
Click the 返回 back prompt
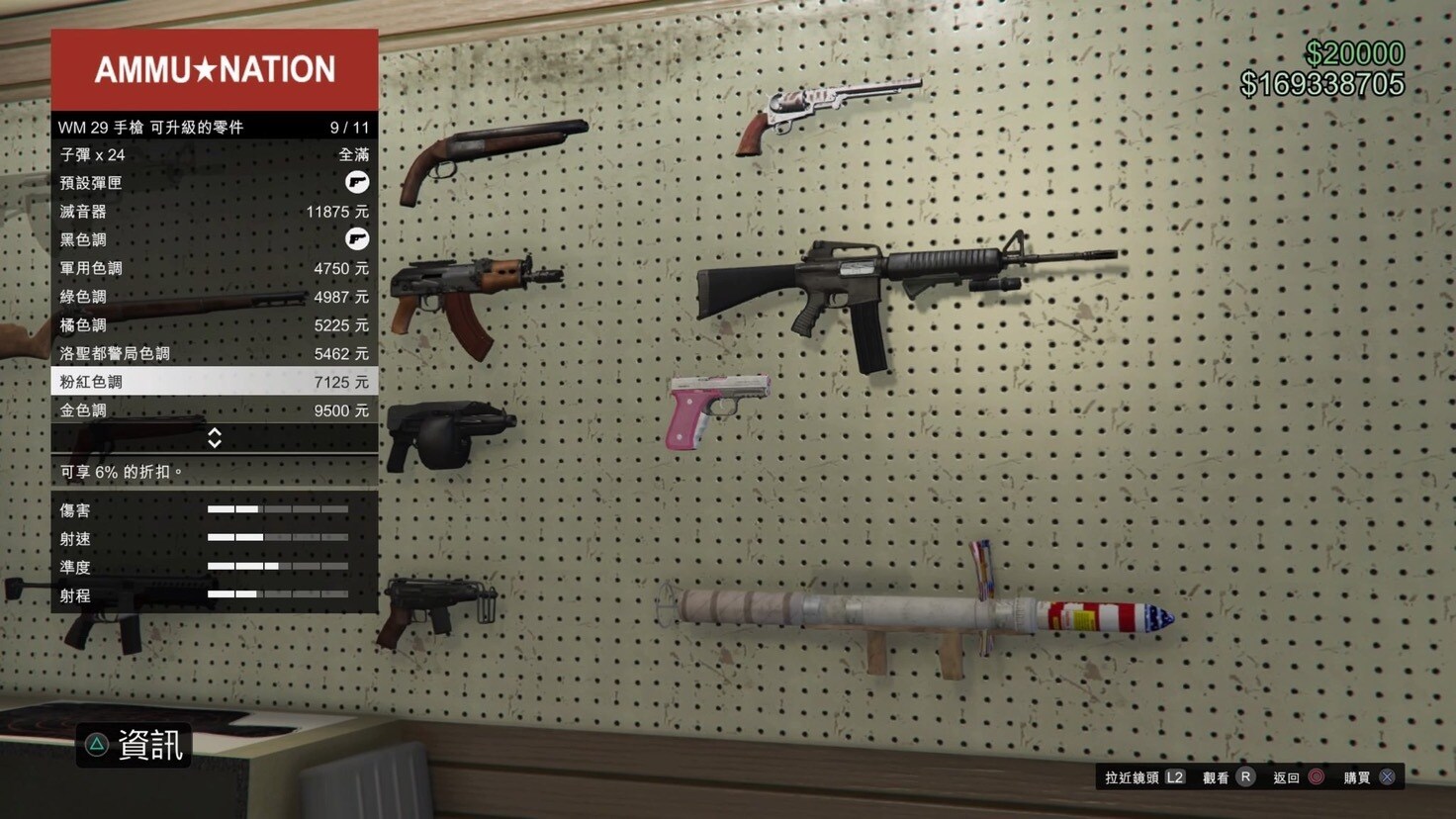1299,777
